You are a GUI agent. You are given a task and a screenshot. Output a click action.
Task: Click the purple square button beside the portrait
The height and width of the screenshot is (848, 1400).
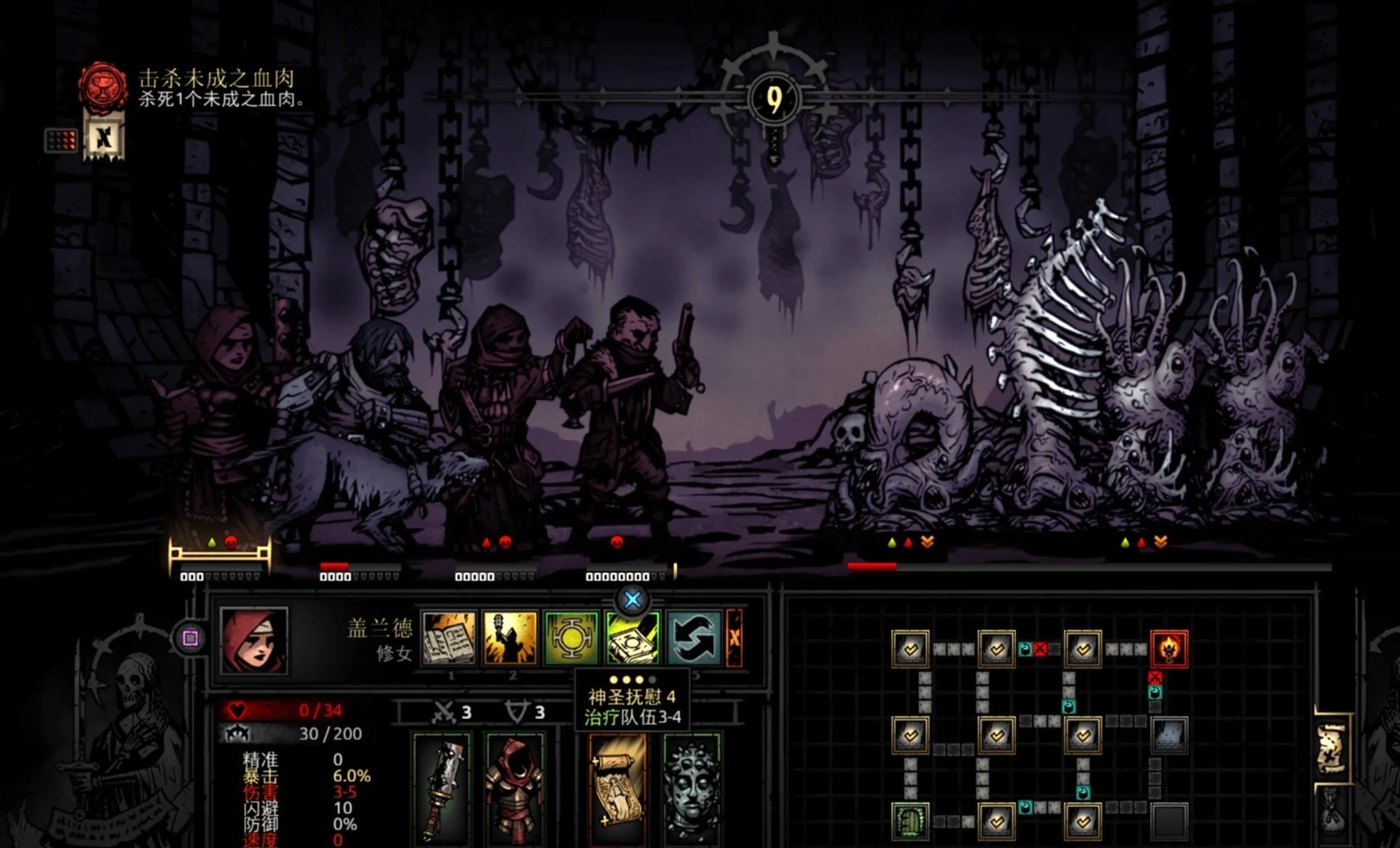(190, 638)
